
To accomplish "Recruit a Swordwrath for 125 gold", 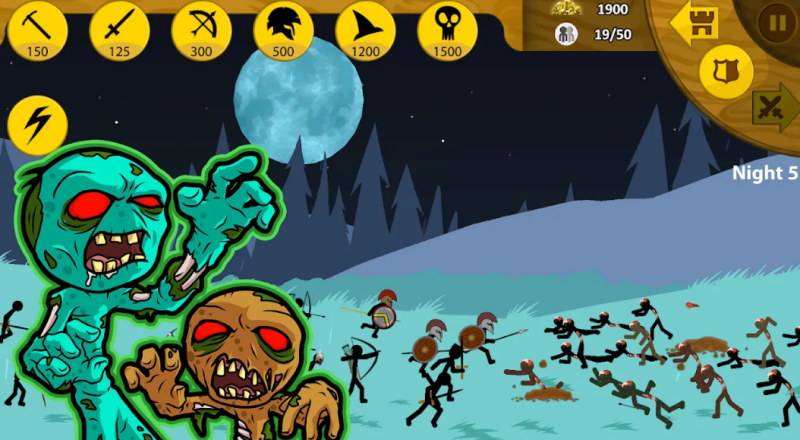I will pos(119,29).
